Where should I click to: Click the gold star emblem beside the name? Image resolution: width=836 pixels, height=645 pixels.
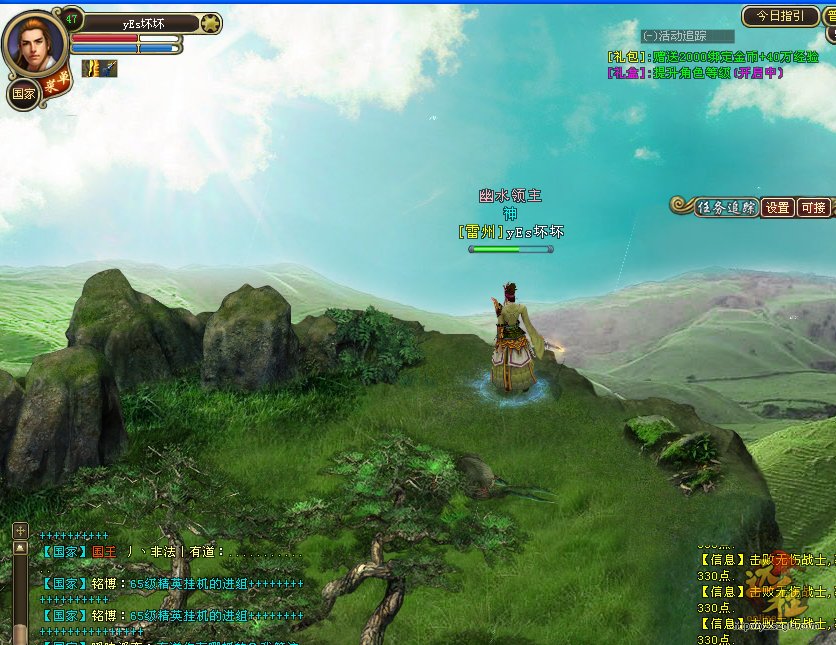[210, 23]
